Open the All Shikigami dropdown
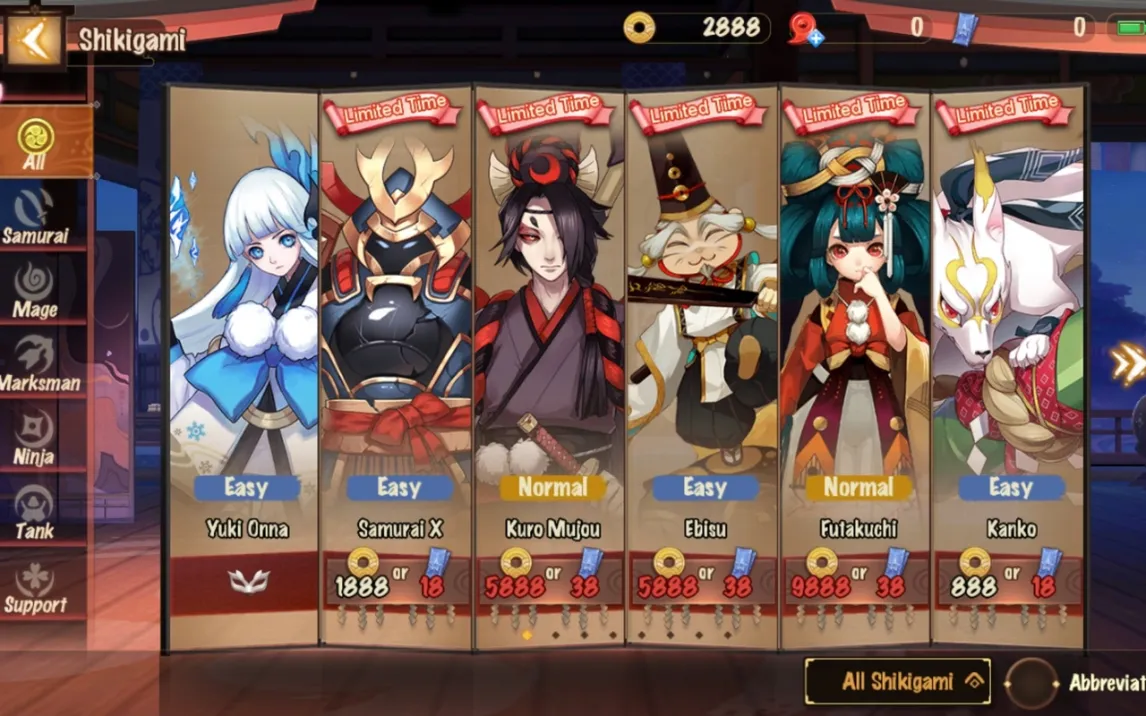 click(x=897, y=682)
